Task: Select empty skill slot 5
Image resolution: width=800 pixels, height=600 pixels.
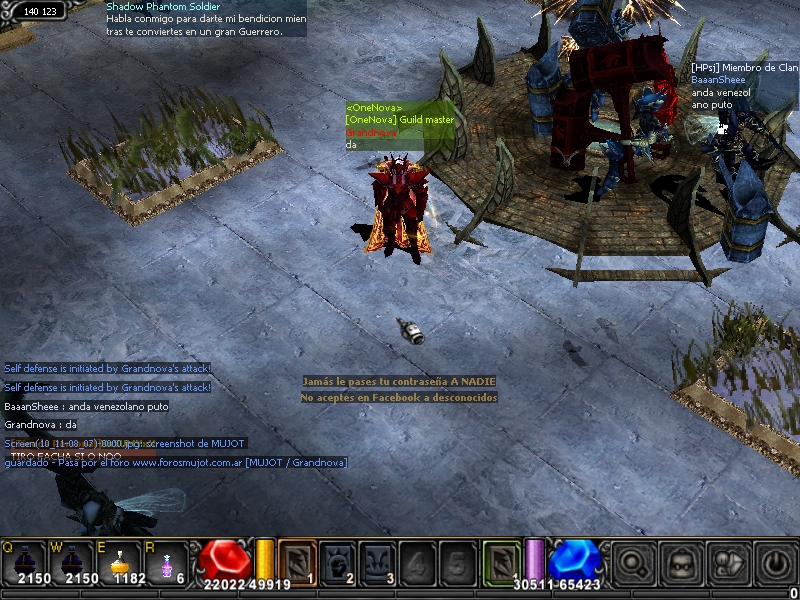Action: point(456,560)
